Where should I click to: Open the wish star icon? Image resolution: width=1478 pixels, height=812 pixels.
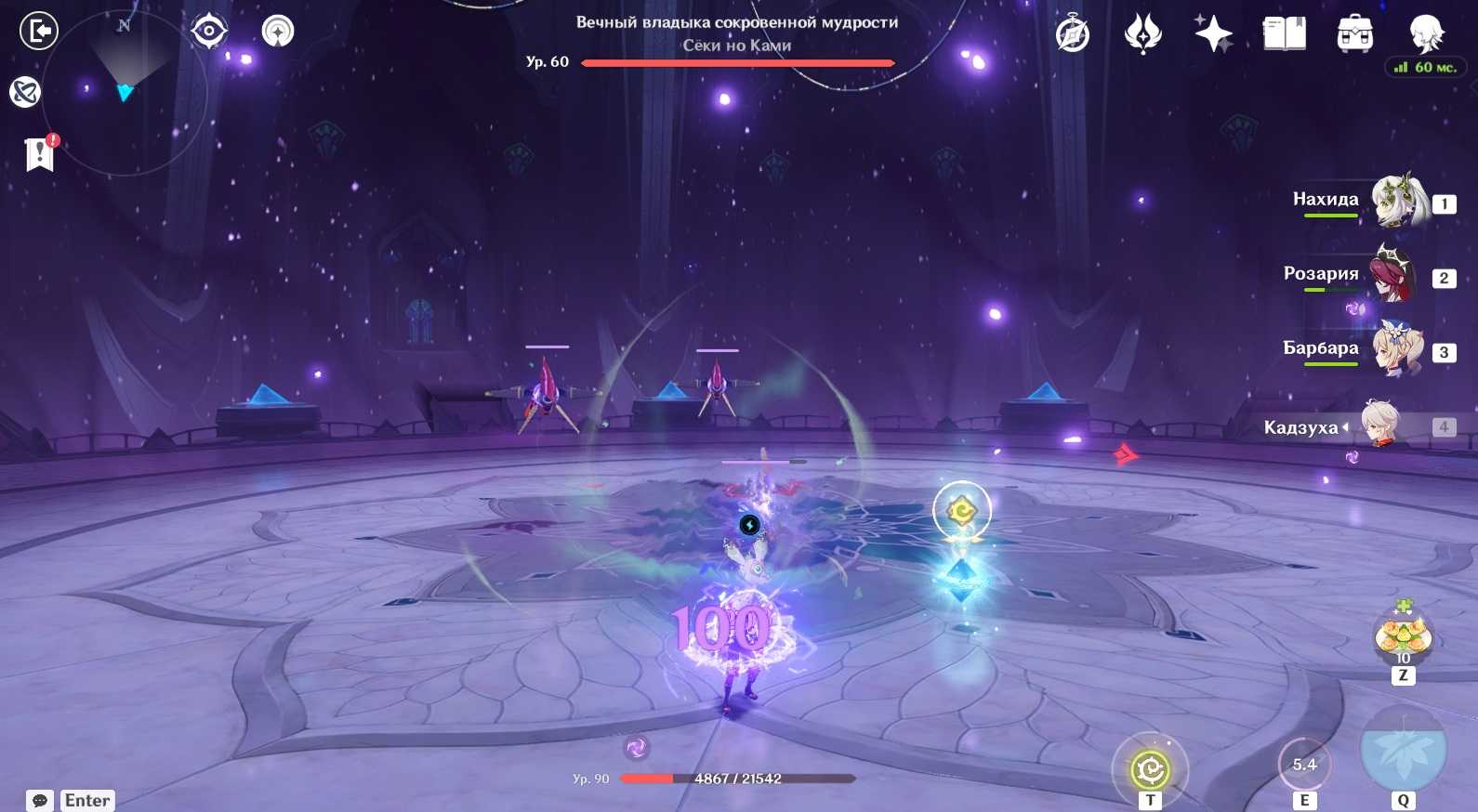[1213, 34]
